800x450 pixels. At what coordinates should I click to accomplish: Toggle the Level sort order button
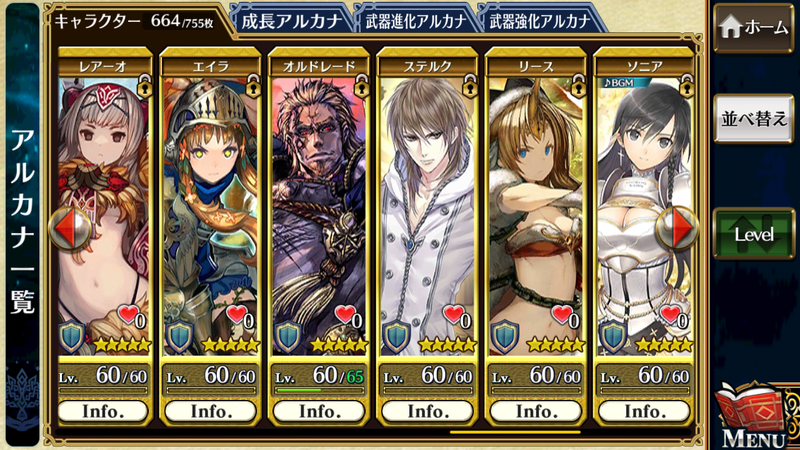coord(755,234)
